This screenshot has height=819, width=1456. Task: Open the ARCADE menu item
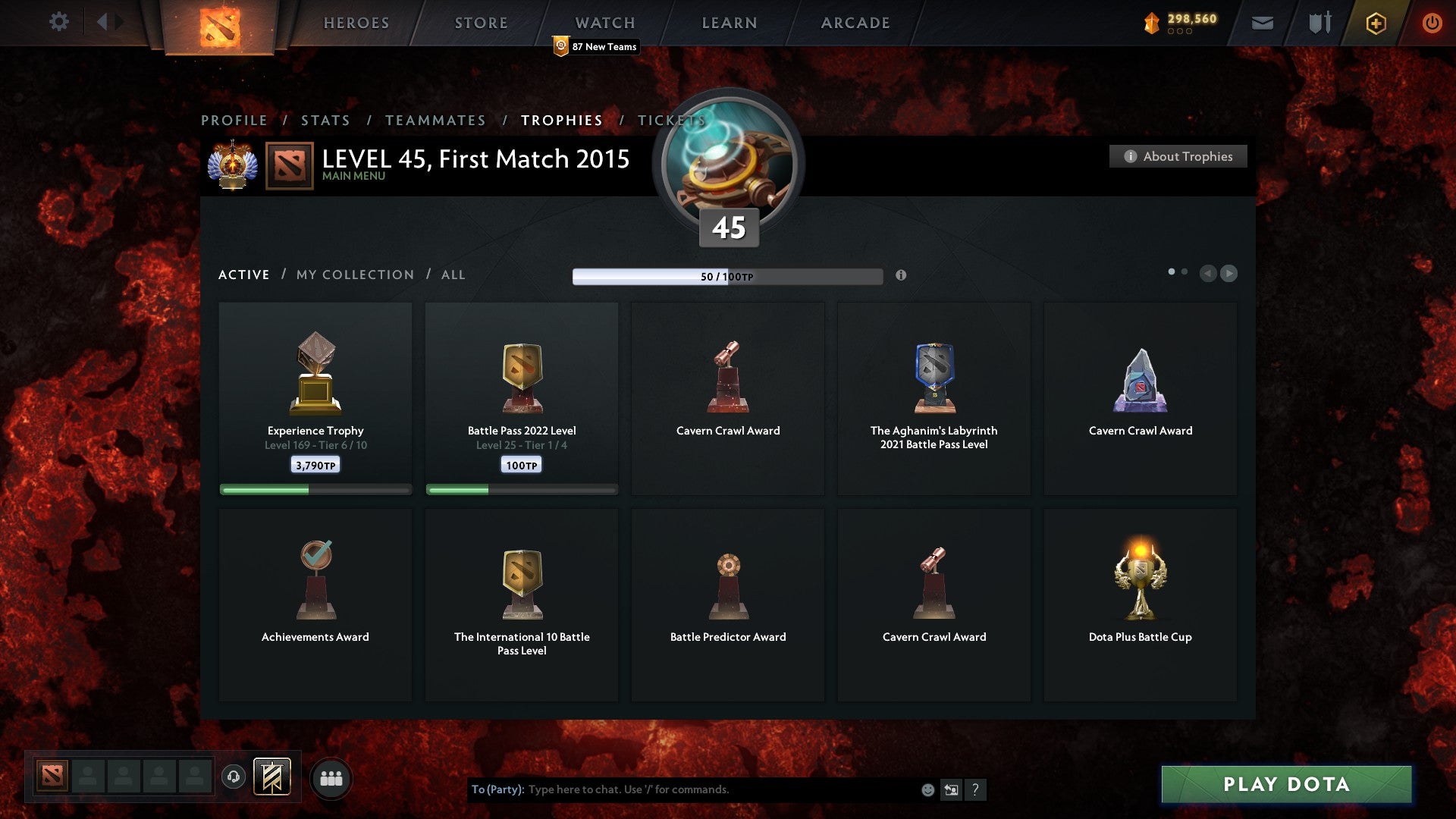(854, 23)
